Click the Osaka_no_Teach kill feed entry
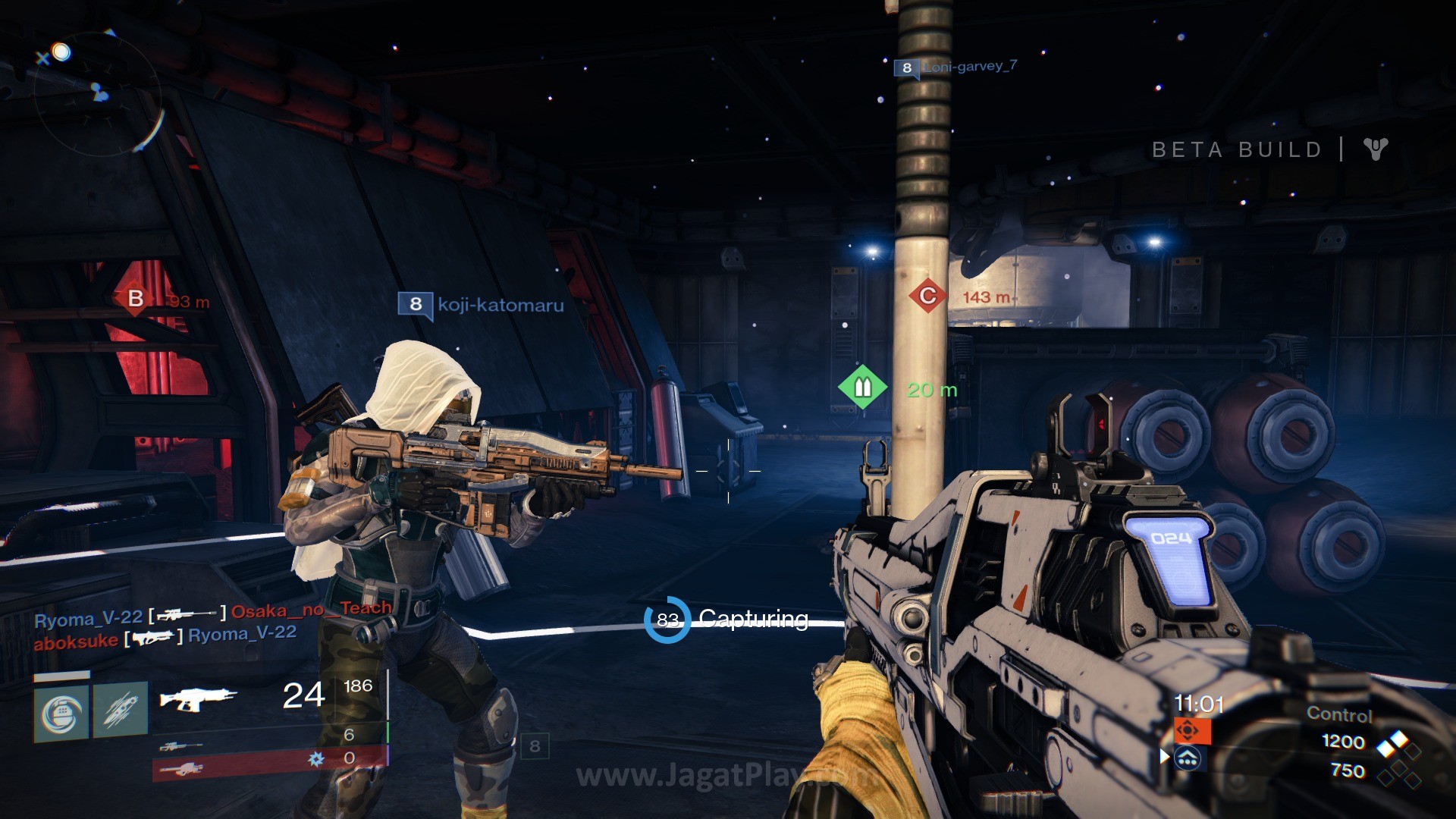This screenshot has width=1456, height=819. click(x=311, y=610)
